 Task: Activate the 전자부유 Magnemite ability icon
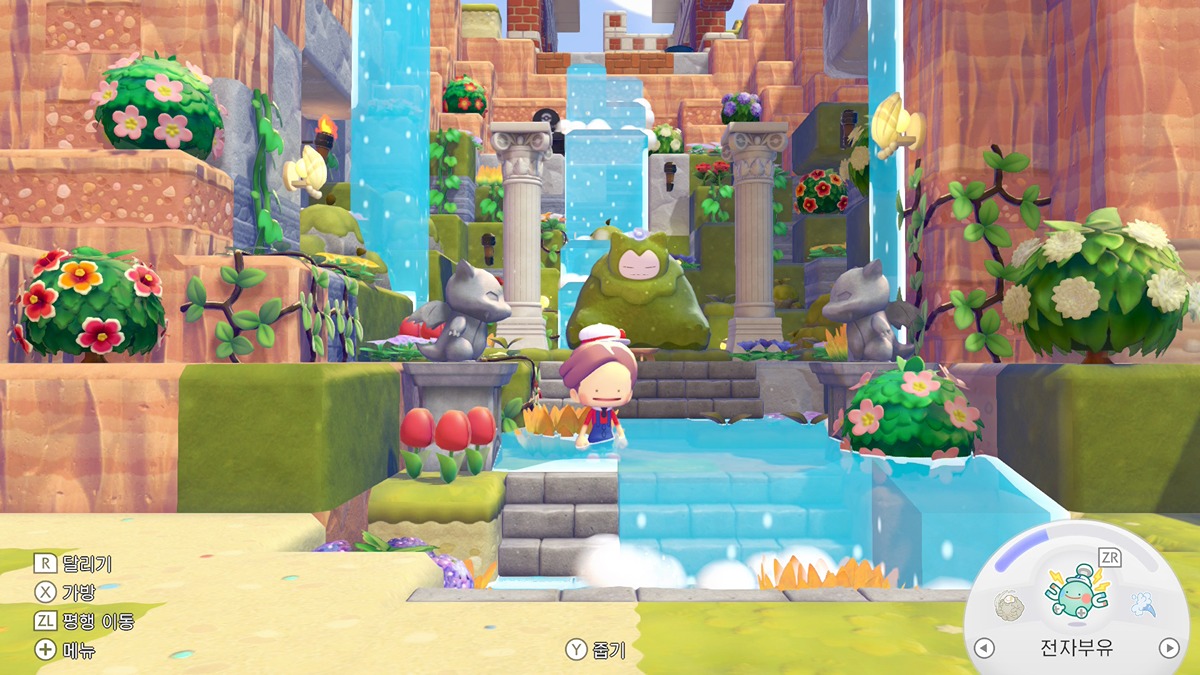(1076, 592)
